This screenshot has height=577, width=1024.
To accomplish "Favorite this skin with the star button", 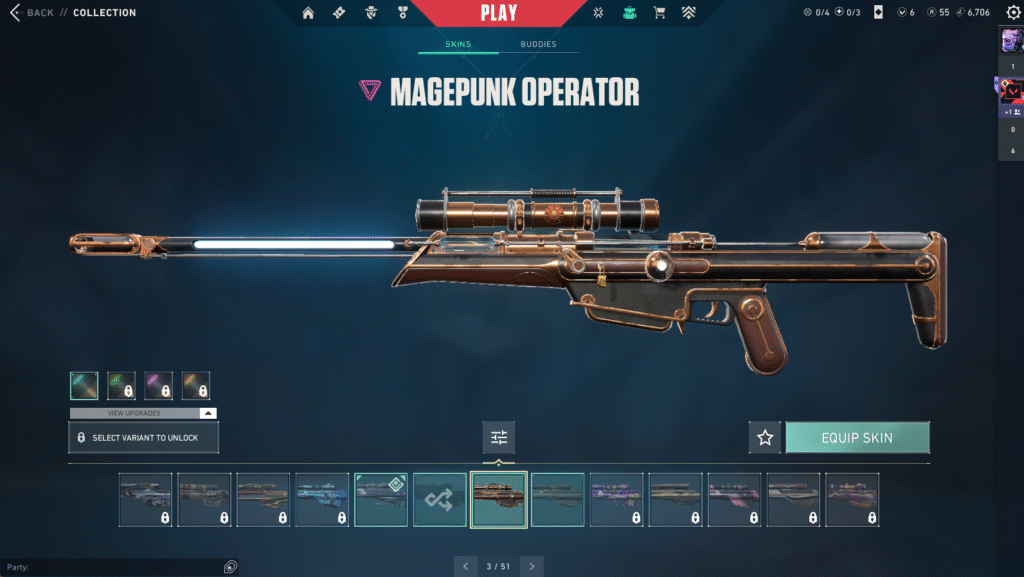I will pyautogui.click(x=765, y=437).
